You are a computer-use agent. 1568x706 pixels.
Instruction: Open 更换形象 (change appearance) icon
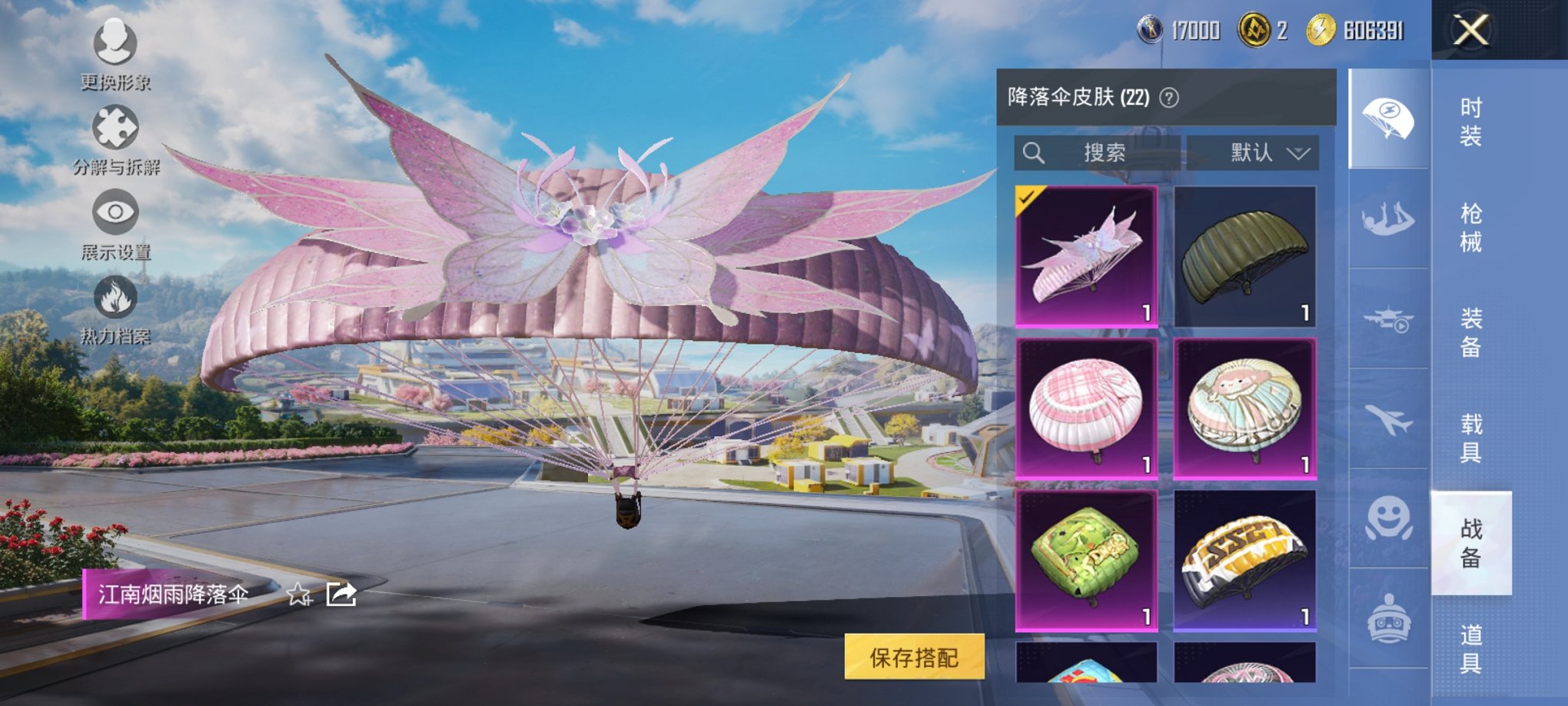click(114, 42)
